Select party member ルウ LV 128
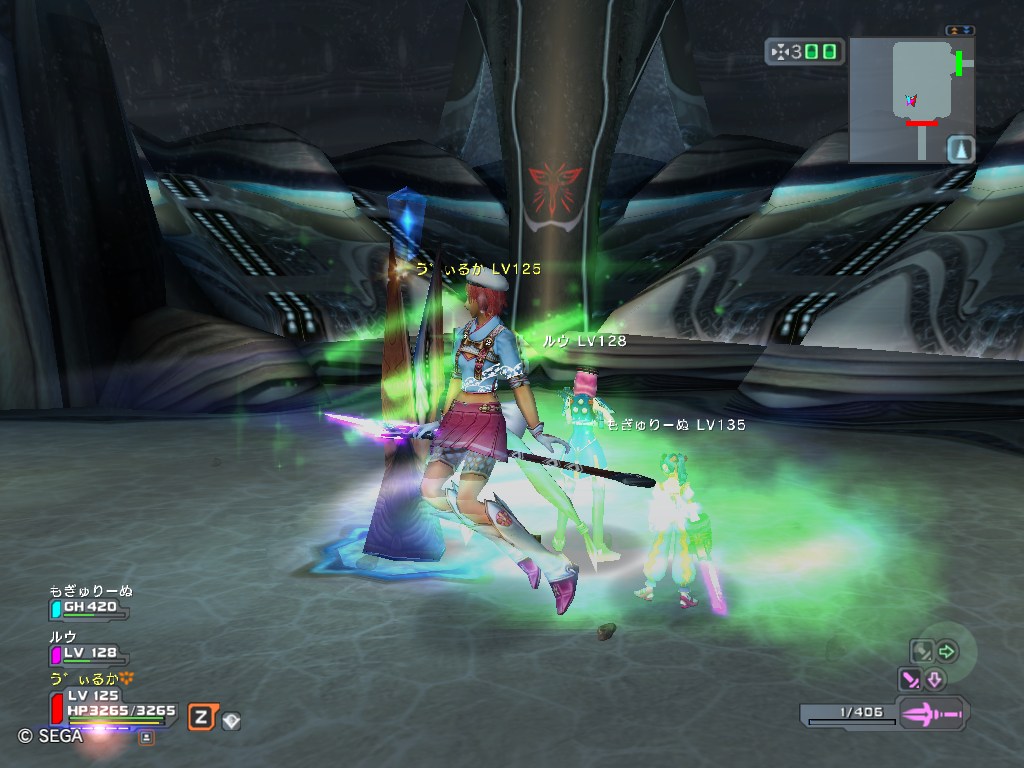The image size is (1024, 768). 90,652
